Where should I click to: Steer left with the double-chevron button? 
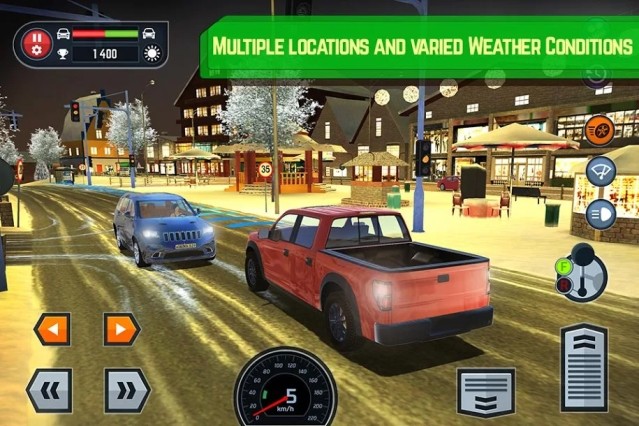point(48,389)
